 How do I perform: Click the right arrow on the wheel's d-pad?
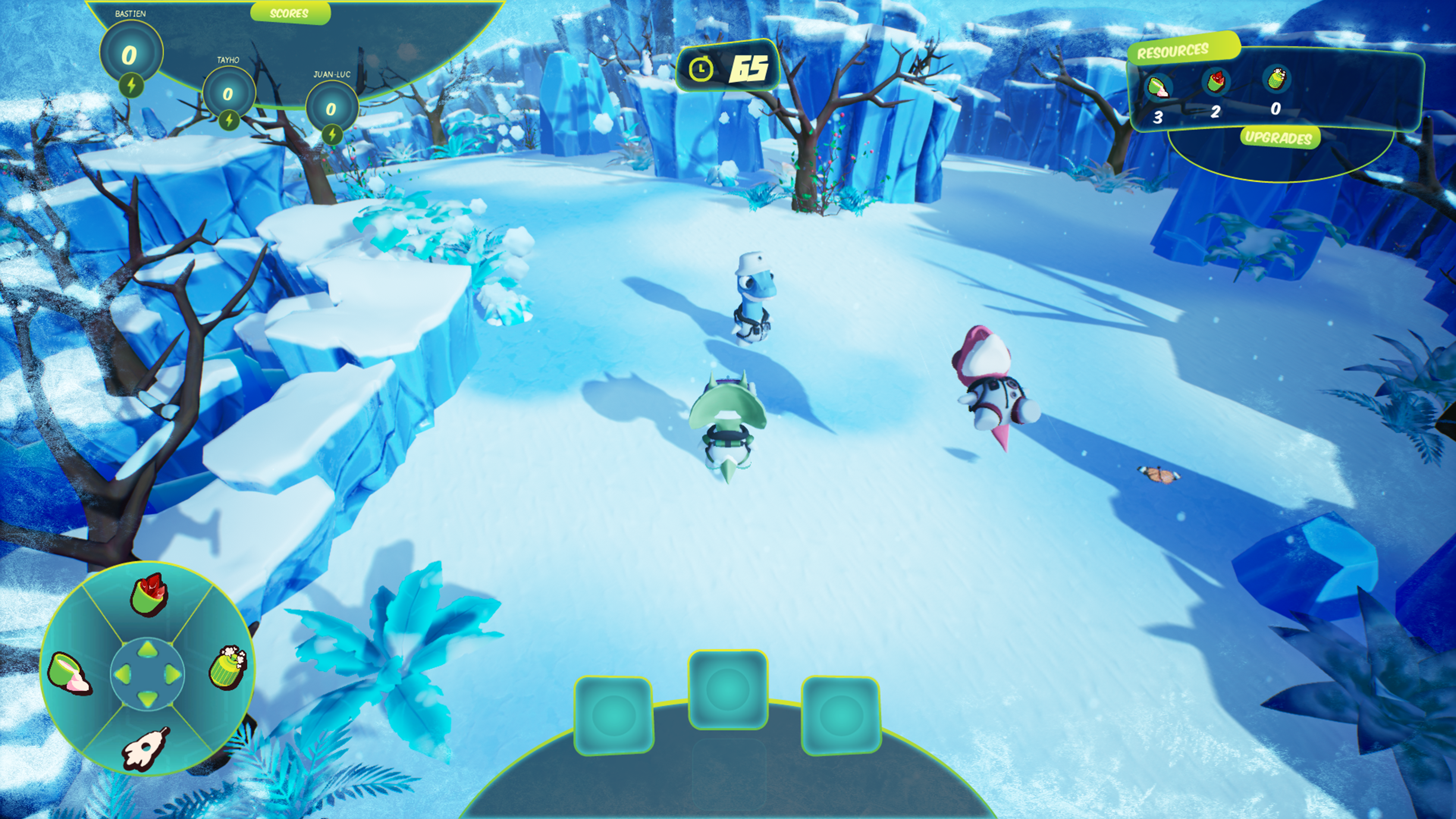[x=173, y=674]
